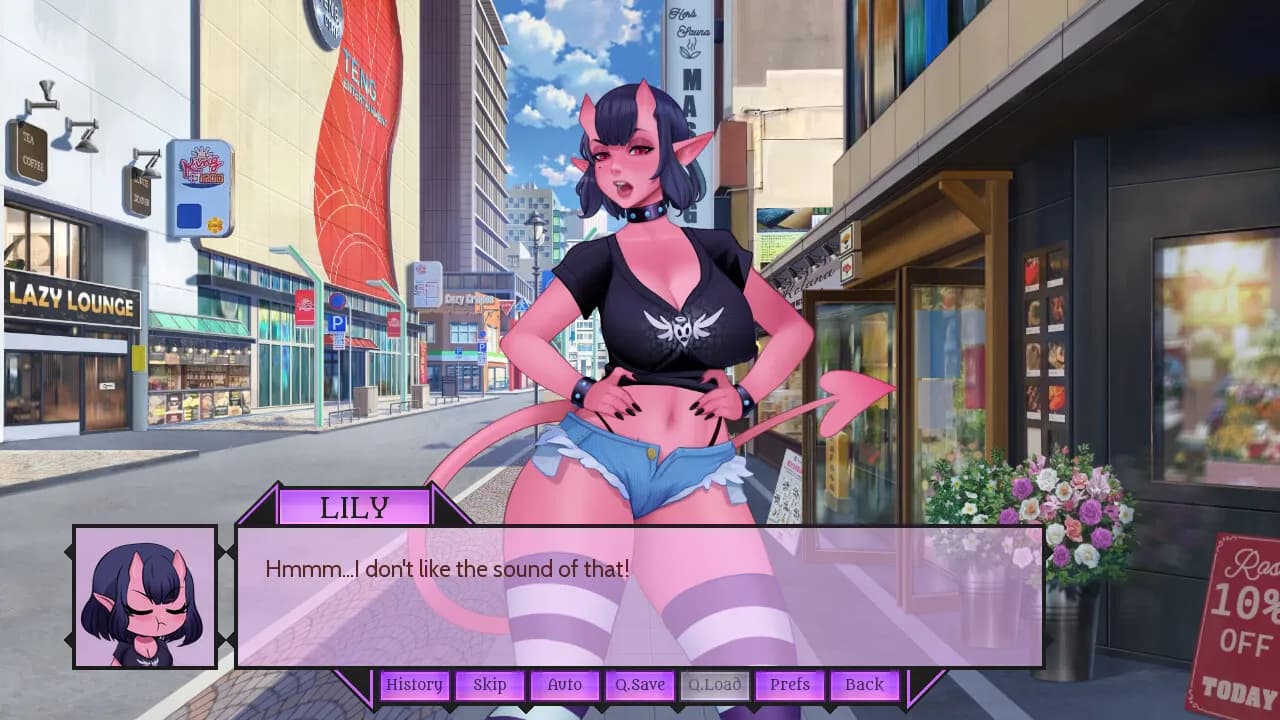1280x720 pixels.
Task: Click Lily's character sprite
Action: pyautogui.click(x=640, y=300)
